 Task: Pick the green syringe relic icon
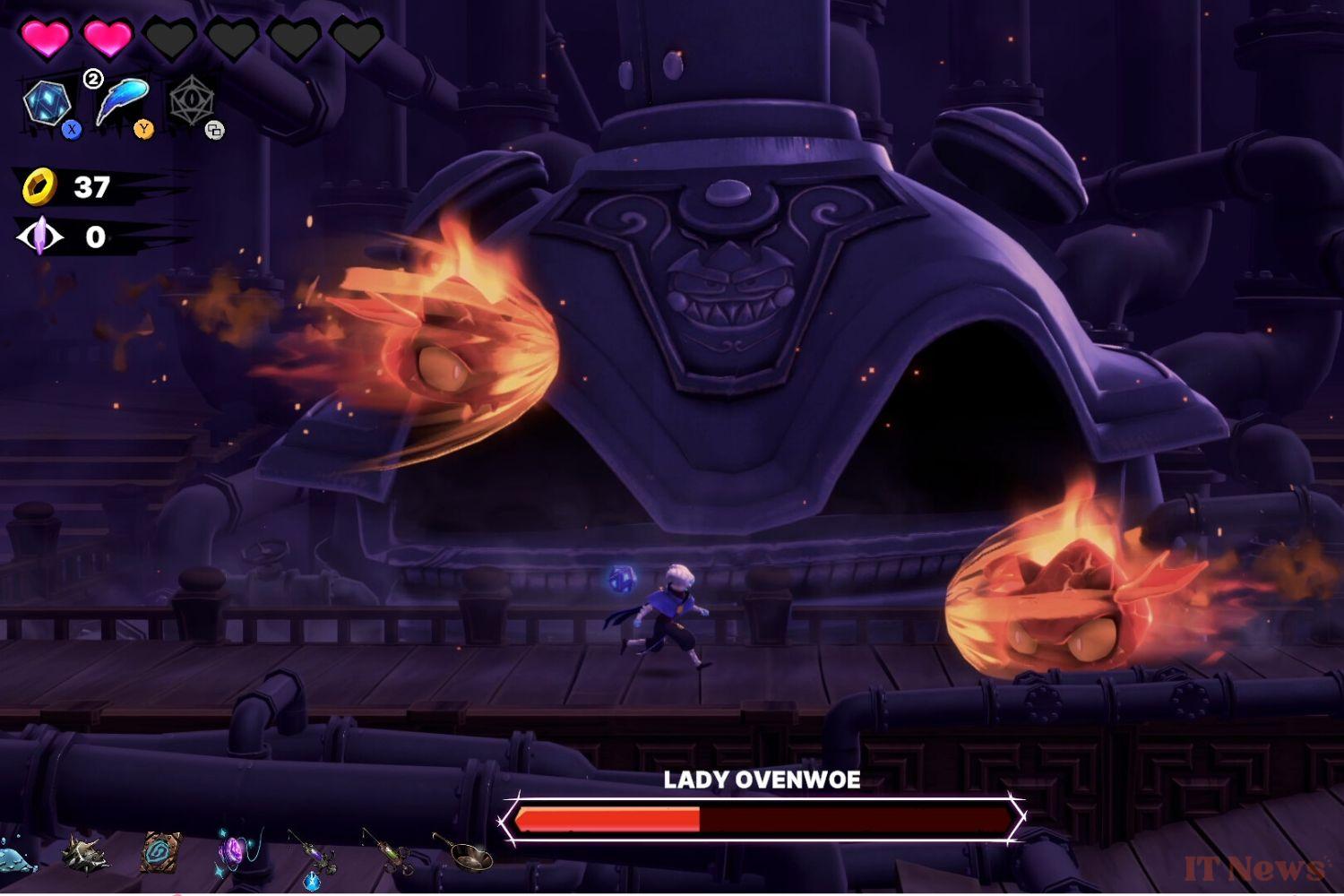(x=389, y=850)
